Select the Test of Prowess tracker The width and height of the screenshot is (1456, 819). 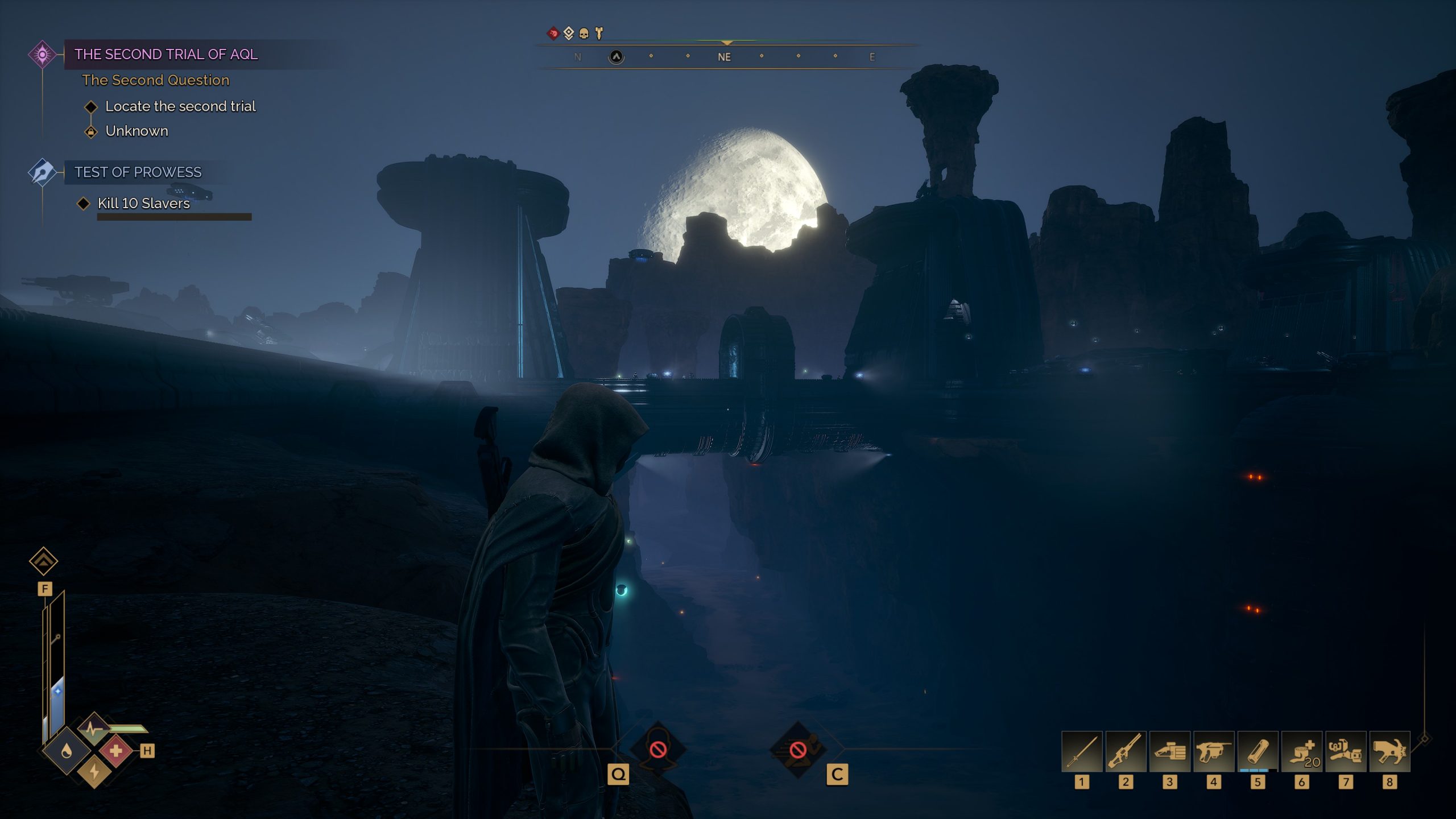click(x=138, y=172)
